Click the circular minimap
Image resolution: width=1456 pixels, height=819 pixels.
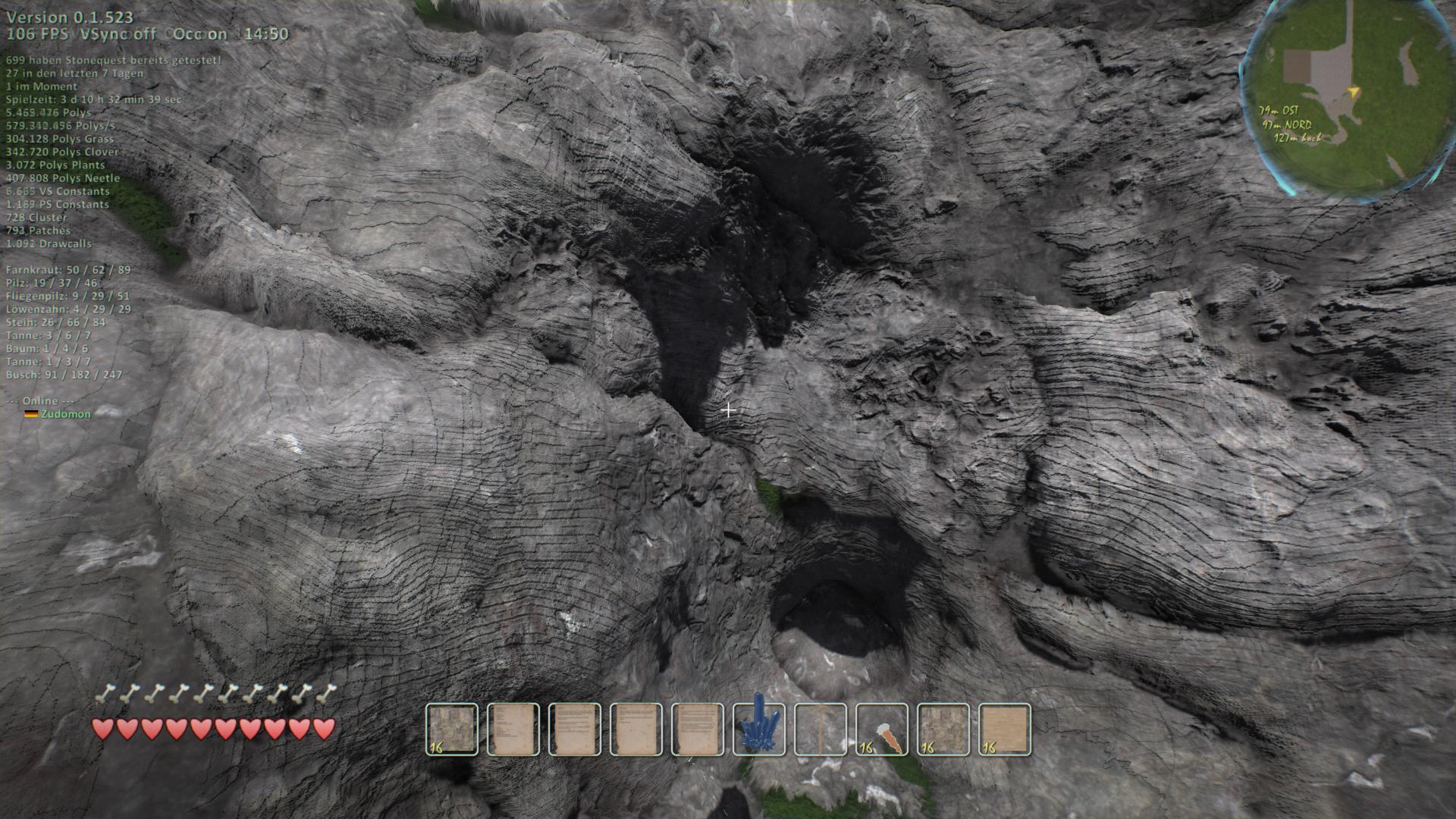pyautogui.click(x=1346, y=99)
